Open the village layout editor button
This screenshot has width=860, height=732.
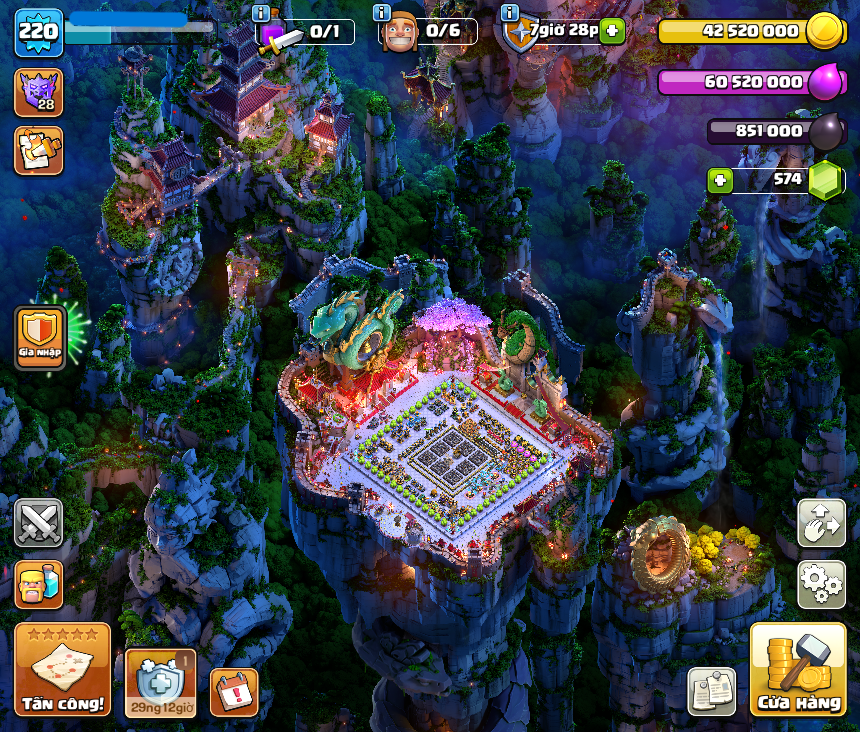click(821, 523)
